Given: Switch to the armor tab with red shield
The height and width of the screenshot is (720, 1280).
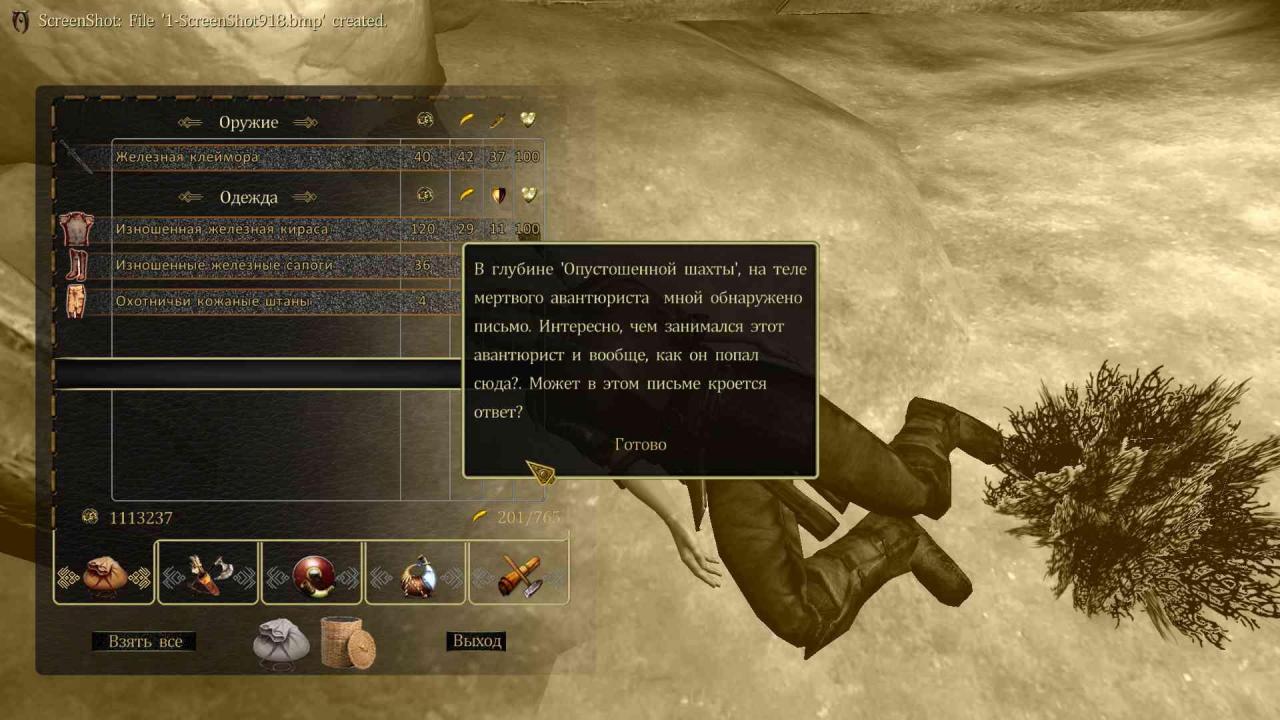Looking at the screenshot, I should (312, 574).
